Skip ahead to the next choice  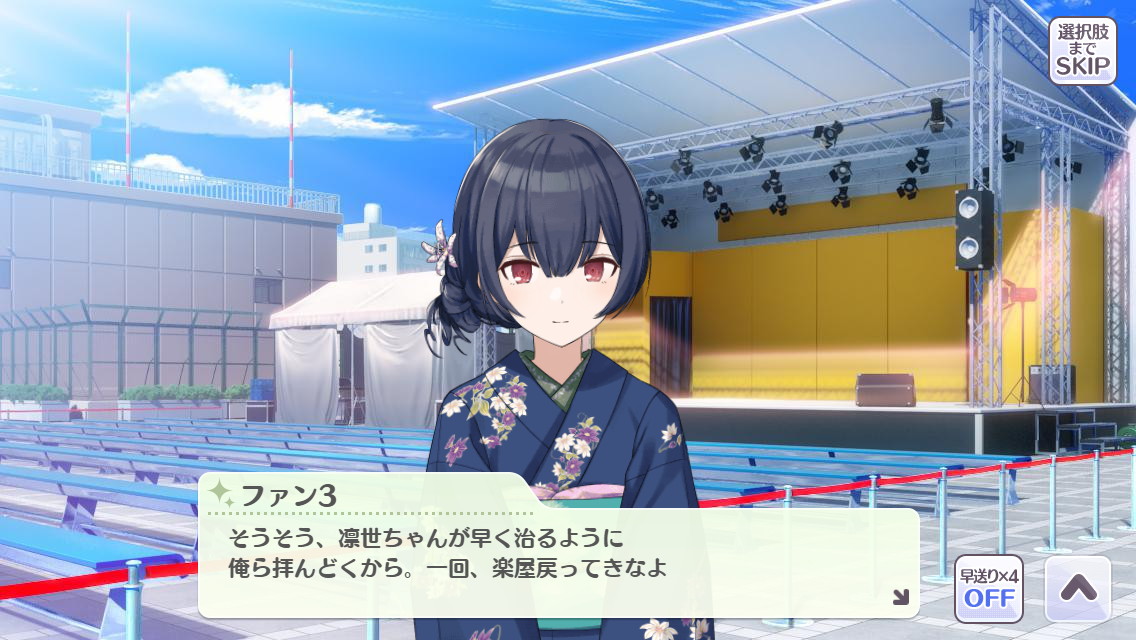coord(1083,50)
